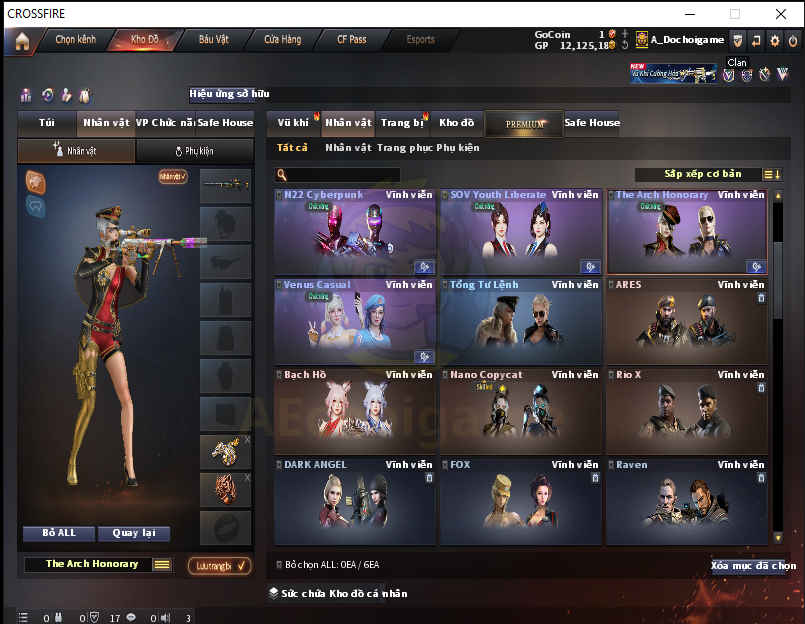Screen dimensions: 805x624
Task: Click the Bỏ ALL button
Action: pyautogui.click(x=60, y=533)
